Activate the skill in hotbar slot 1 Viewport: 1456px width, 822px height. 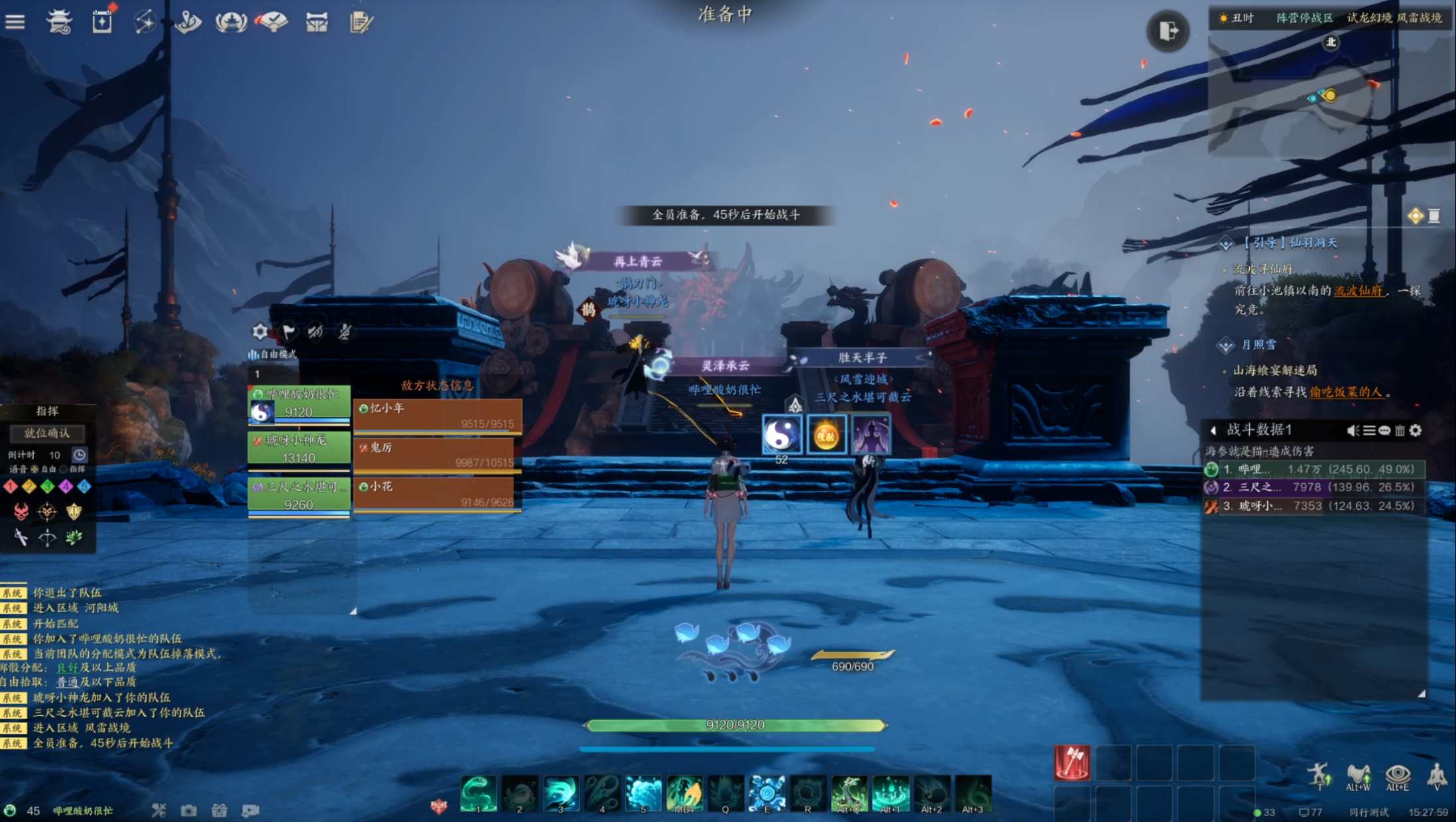coord(478,793)
